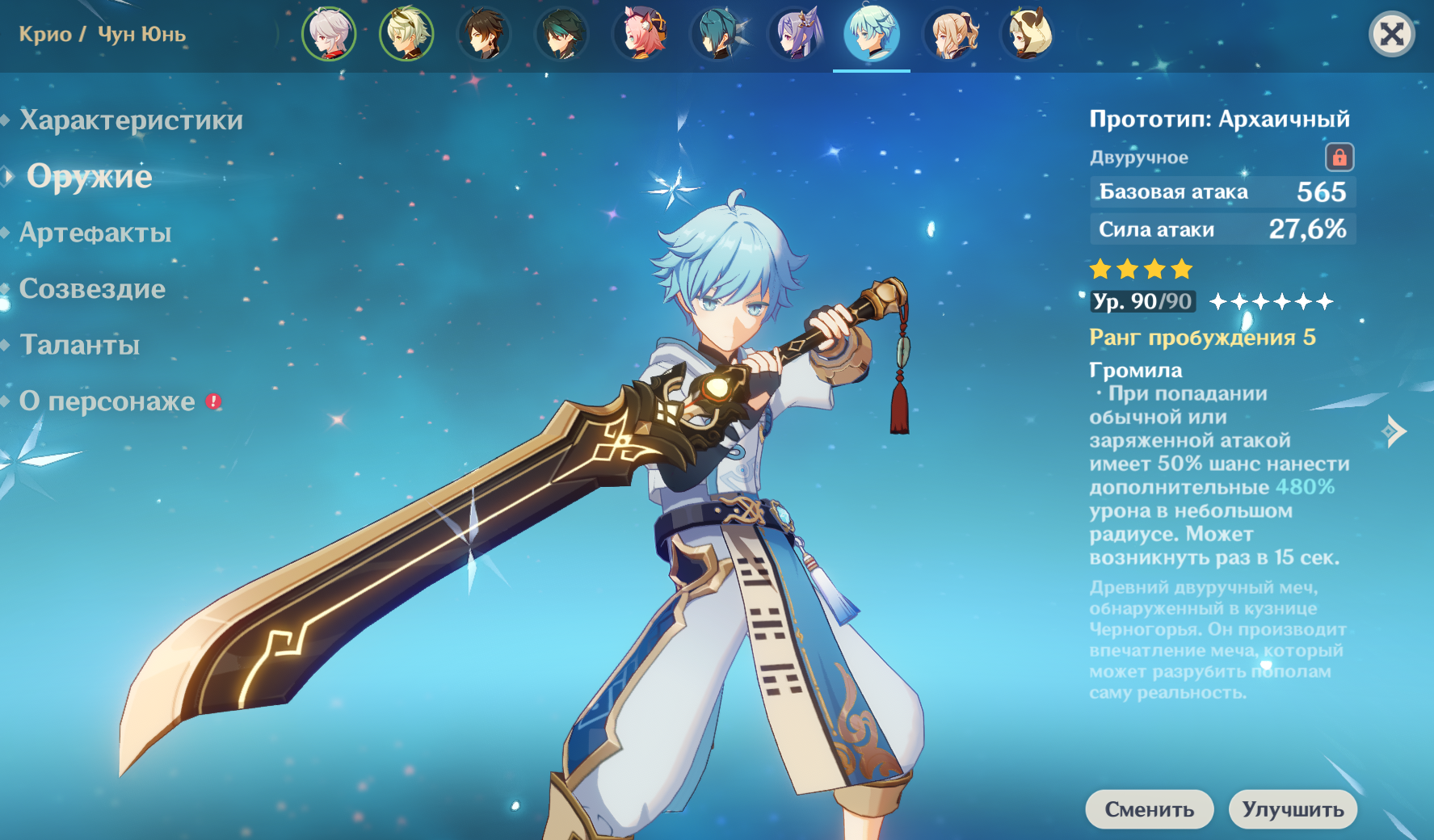This screenshot has width=1434, height=840.
Task: Go to next character with right arrow
Action: (1395, 431)
